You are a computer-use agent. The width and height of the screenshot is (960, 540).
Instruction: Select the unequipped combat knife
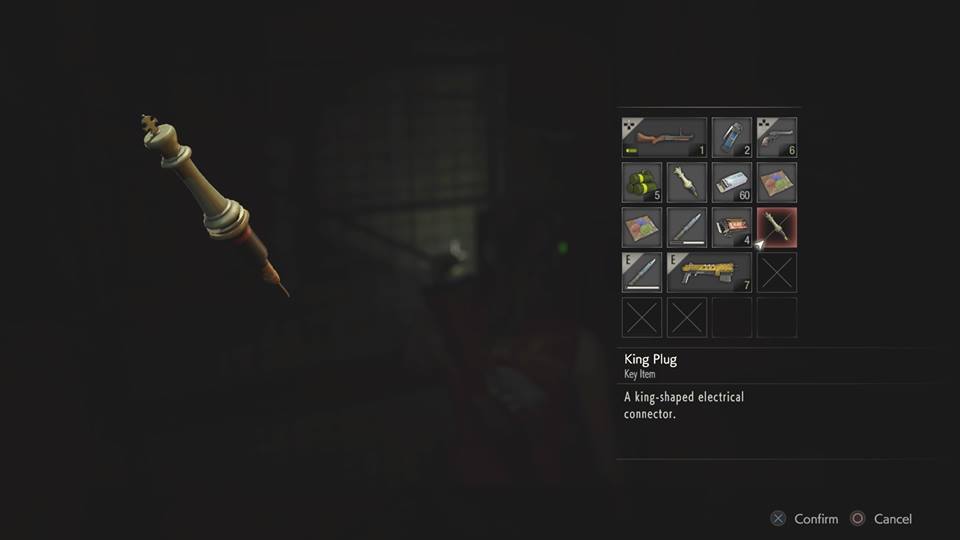[x=686, y=227]
